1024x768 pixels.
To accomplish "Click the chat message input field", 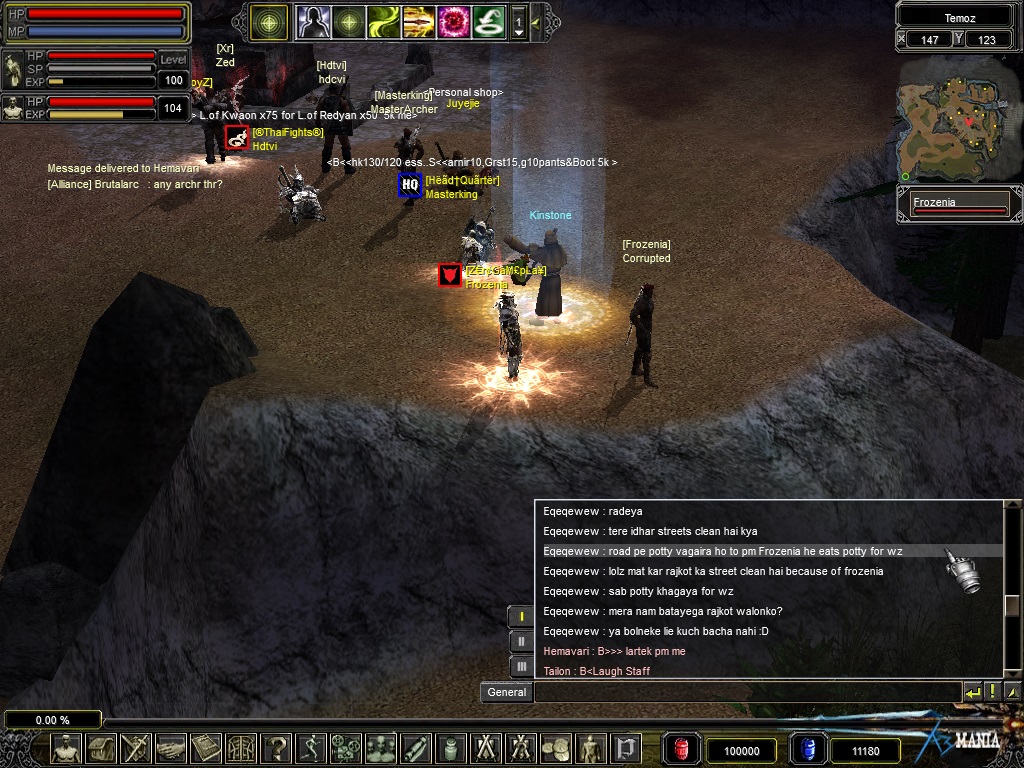I will [746, 692].
